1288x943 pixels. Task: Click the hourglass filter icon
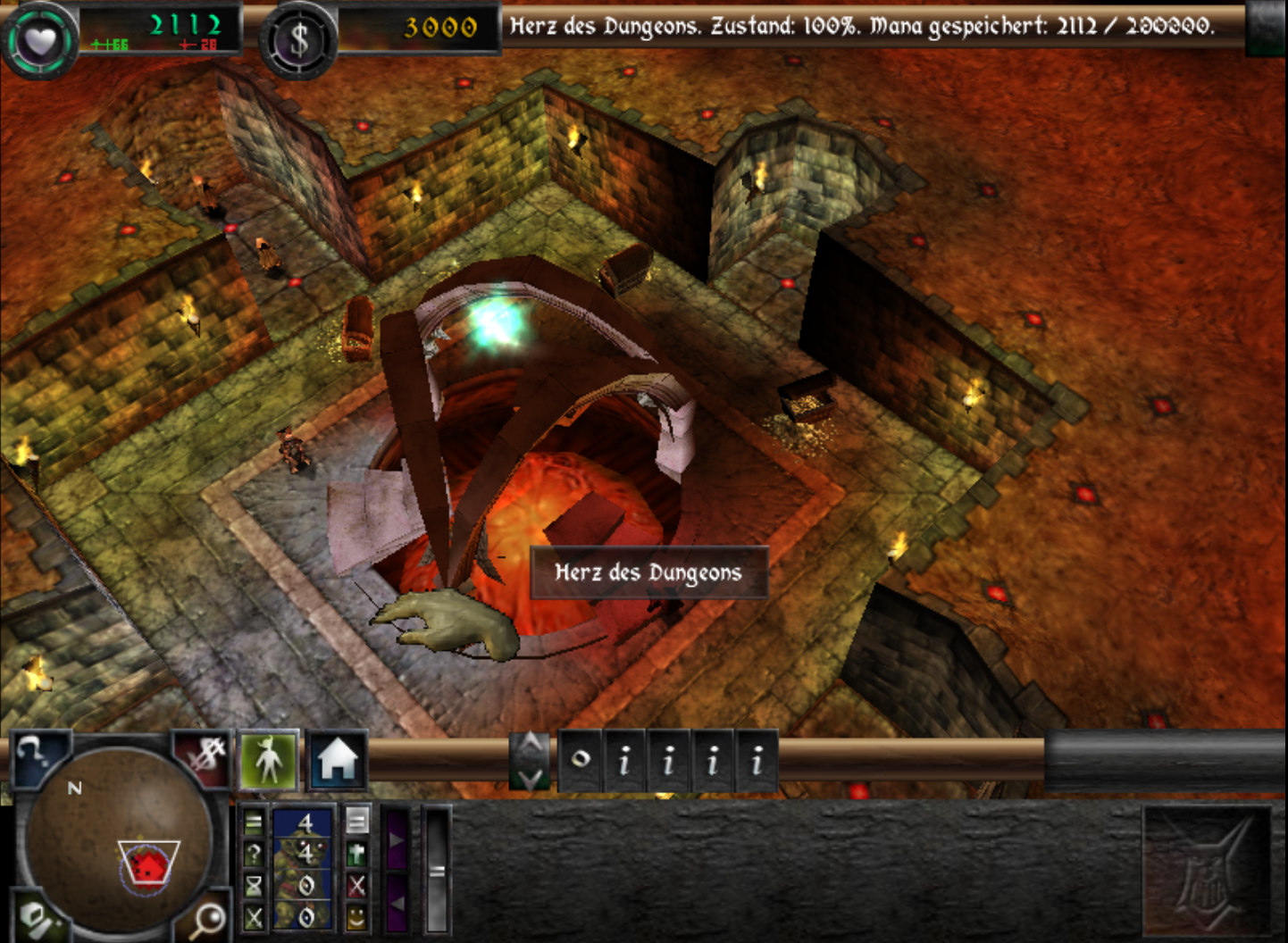(x=254, y=885)
